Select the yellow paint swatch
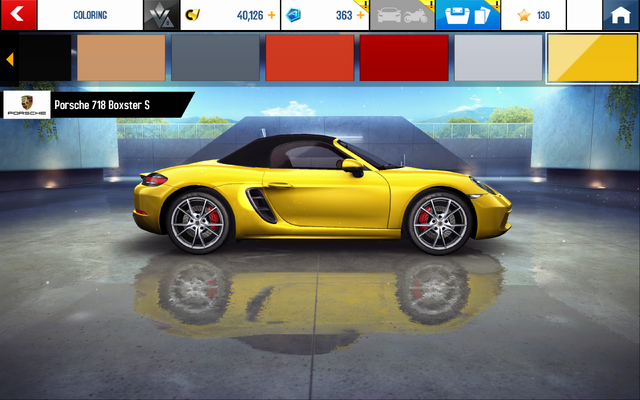The width and height of the screenshot is (640, 400). [x=592, y=58]
